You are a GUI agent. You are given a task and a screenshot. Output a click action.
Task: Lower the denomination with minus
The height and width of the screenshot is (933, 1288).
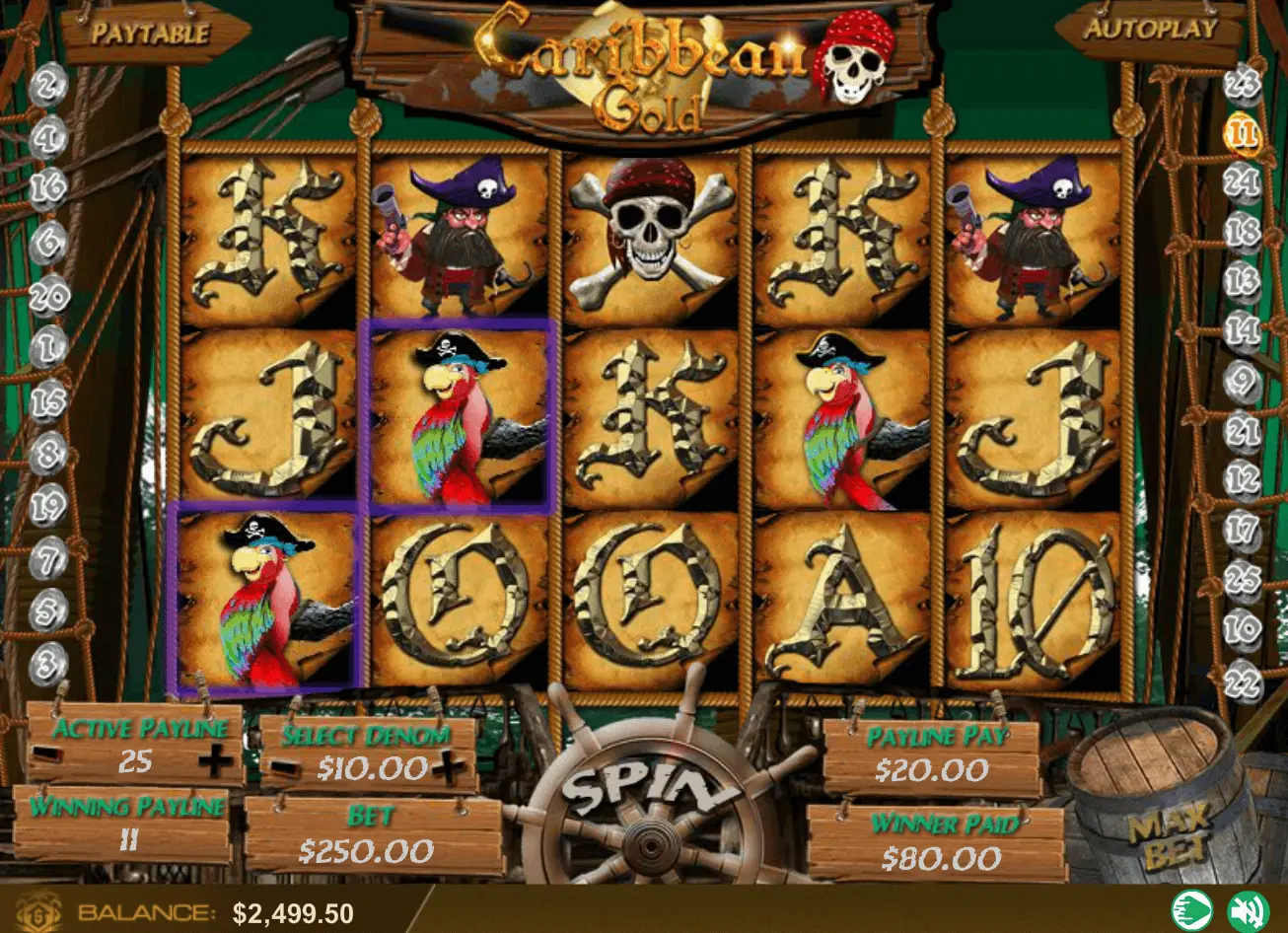pyautogui.click(x=285, y=766)
